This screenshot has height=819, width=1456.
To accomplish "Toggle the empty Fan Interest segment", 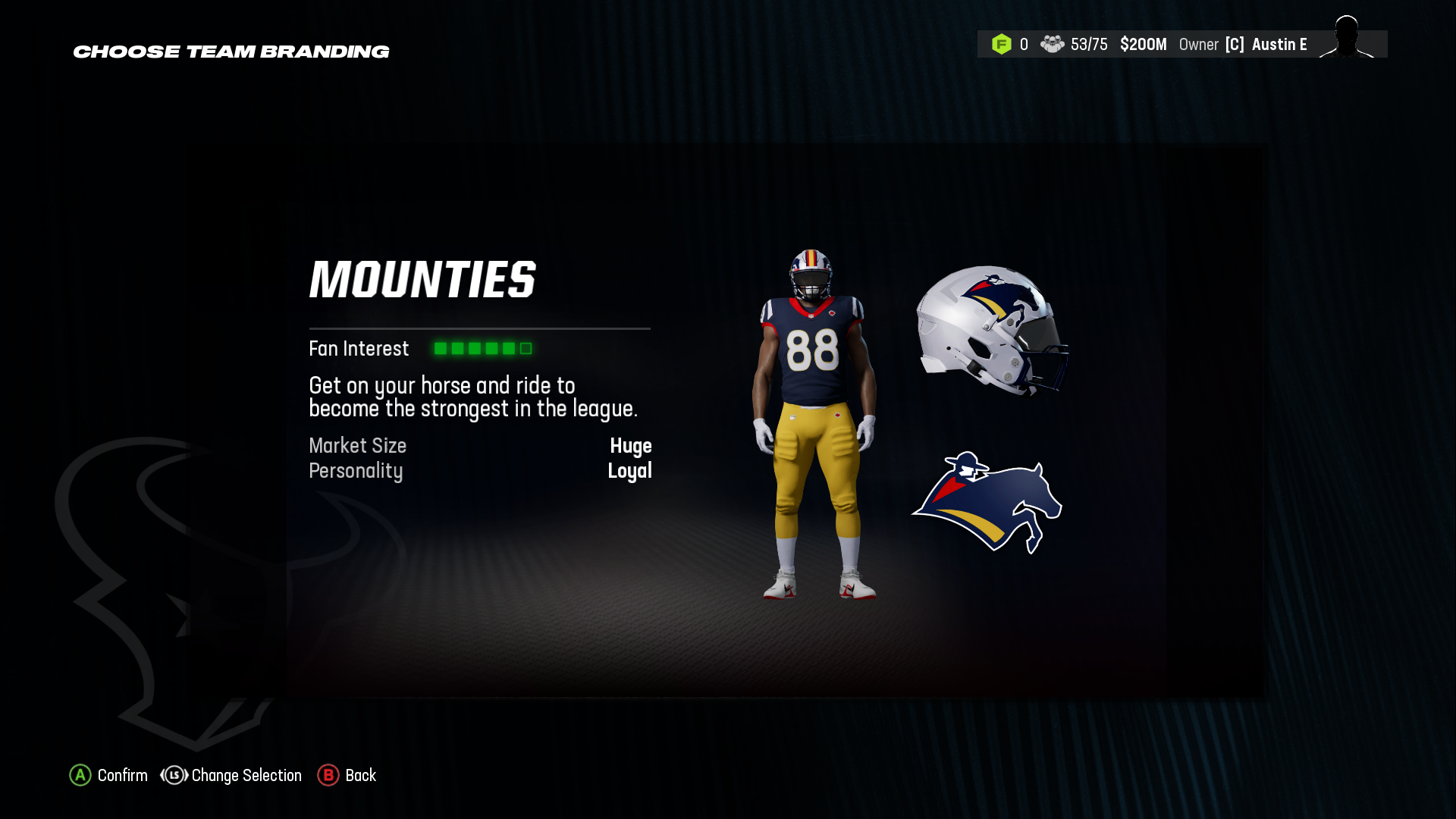I will pos(525,349).
